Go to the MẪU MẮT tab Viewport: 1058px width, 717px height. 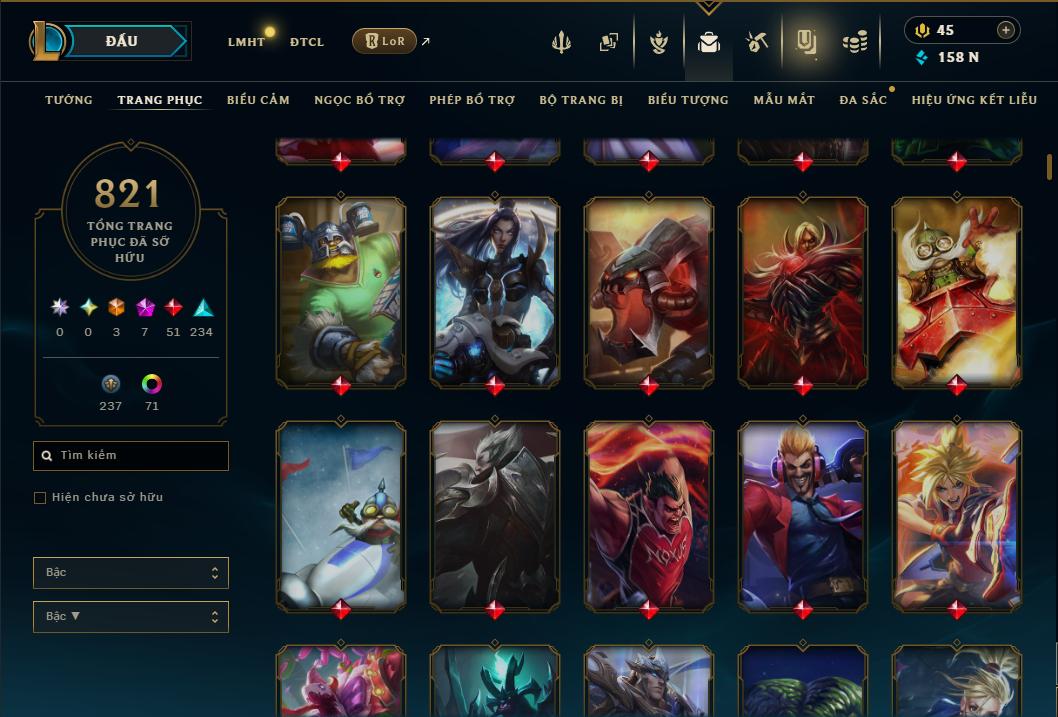tap(784, 100)
